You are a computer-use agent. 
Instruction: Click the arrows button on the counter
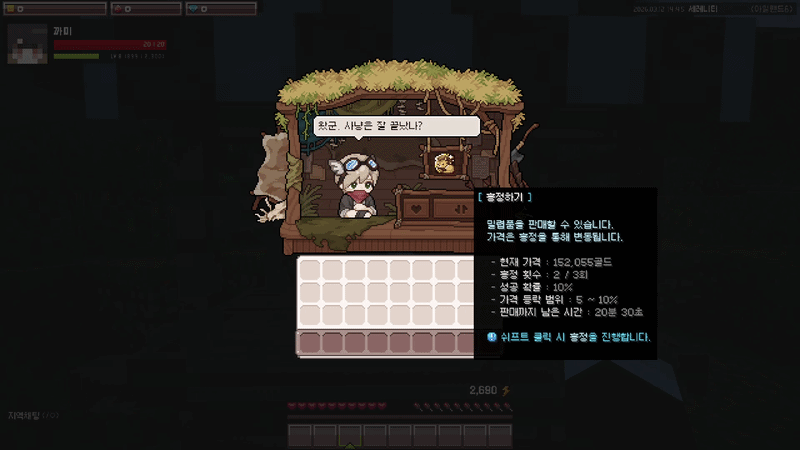[461, 208]
